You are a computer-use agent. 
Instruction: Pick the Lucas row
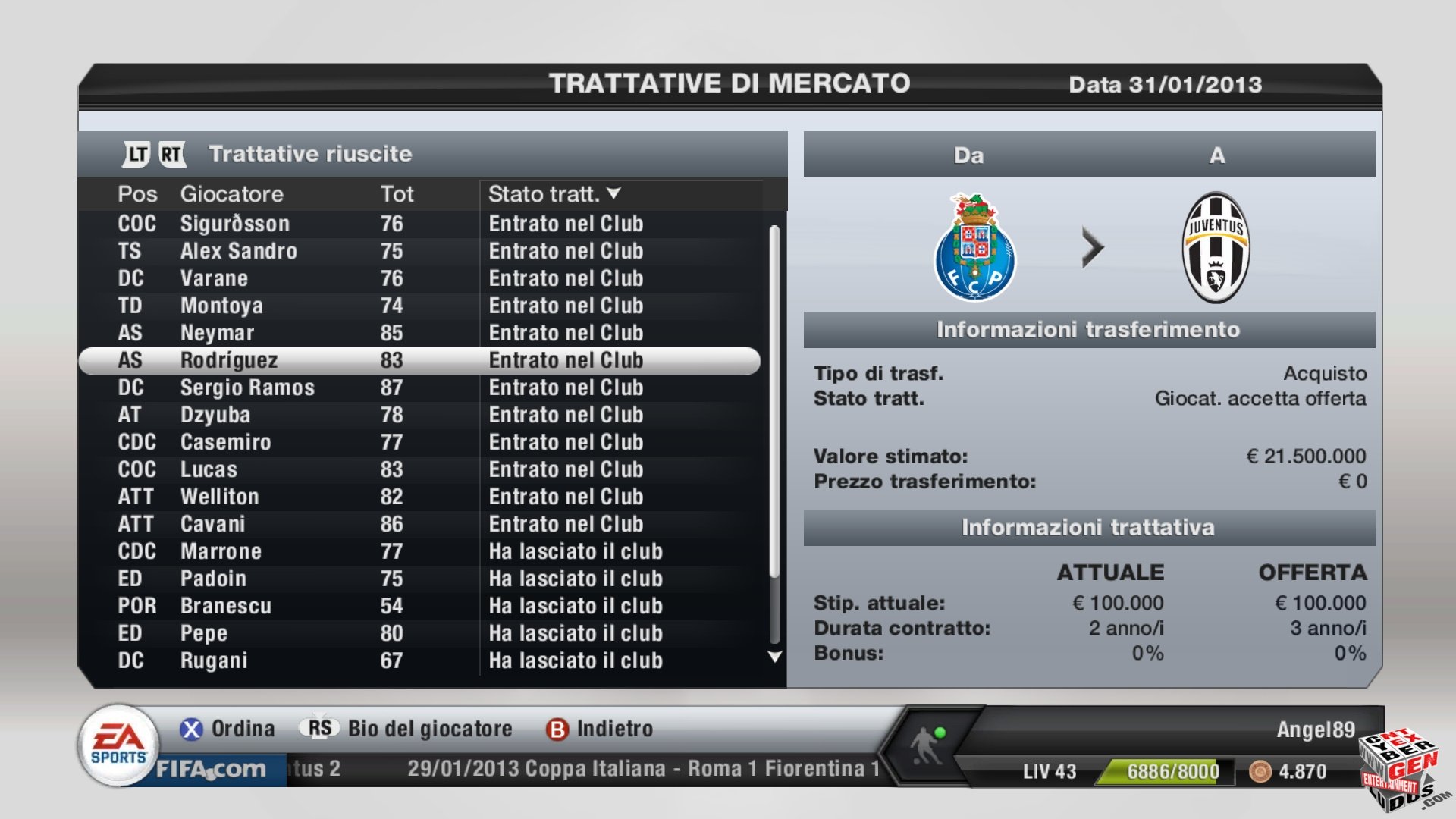209,469
